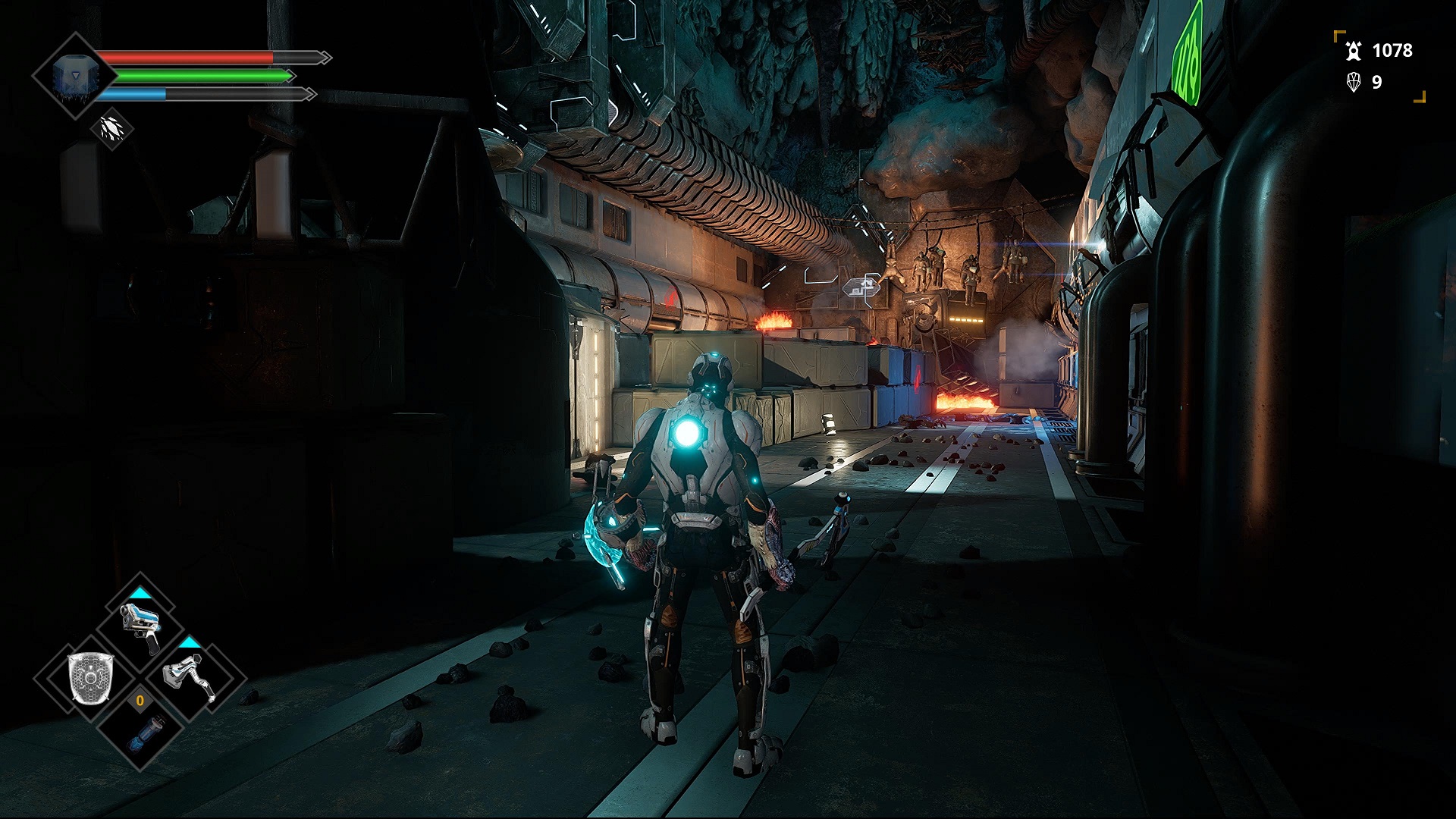Image resolution: width=1456 pixels, height=819 pixels.
Task: Inspect the white shard status effect icon
Action: coord(112,129)
